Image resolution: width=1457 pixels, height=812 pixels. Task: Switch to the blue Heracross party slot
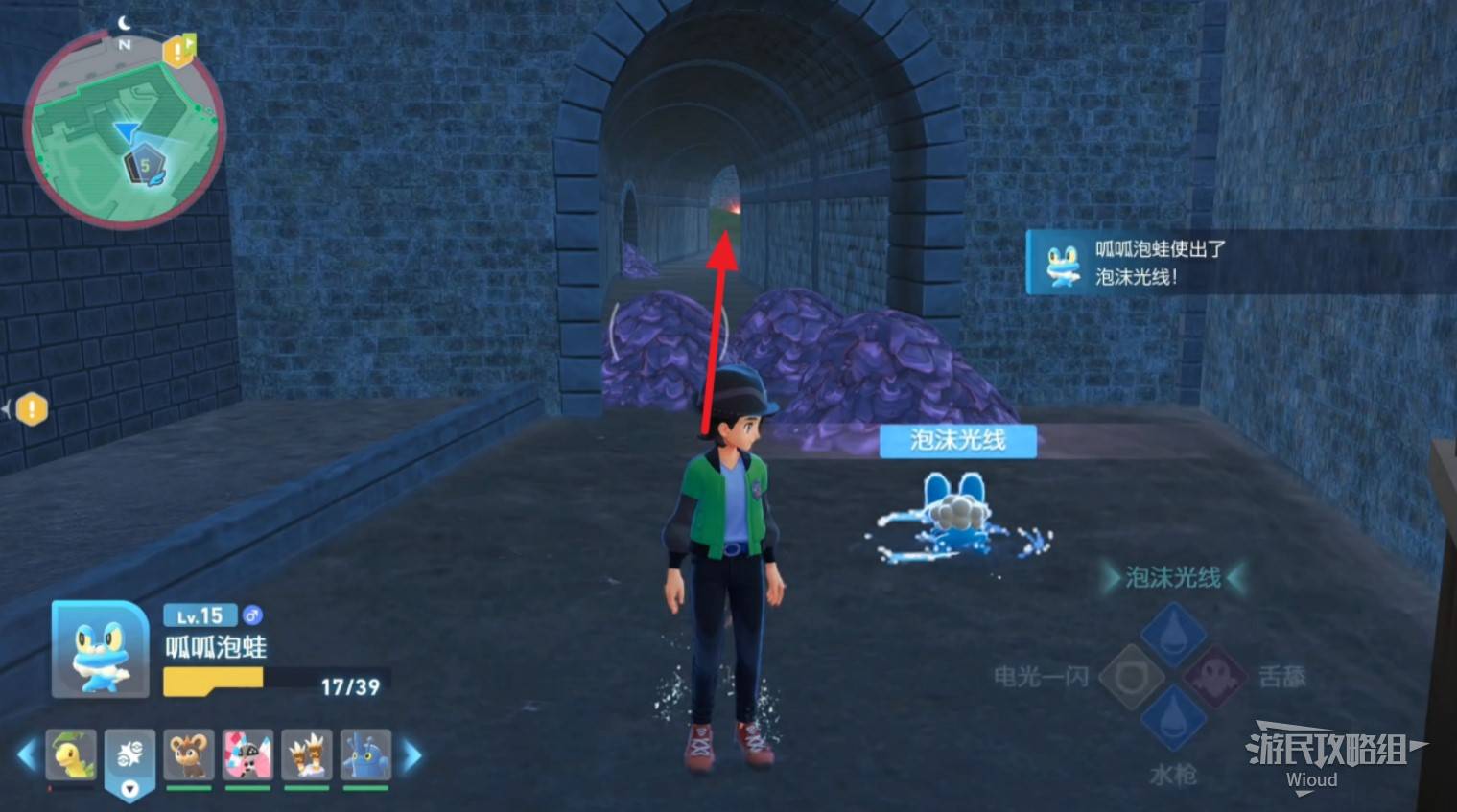[x=365, y=756]
